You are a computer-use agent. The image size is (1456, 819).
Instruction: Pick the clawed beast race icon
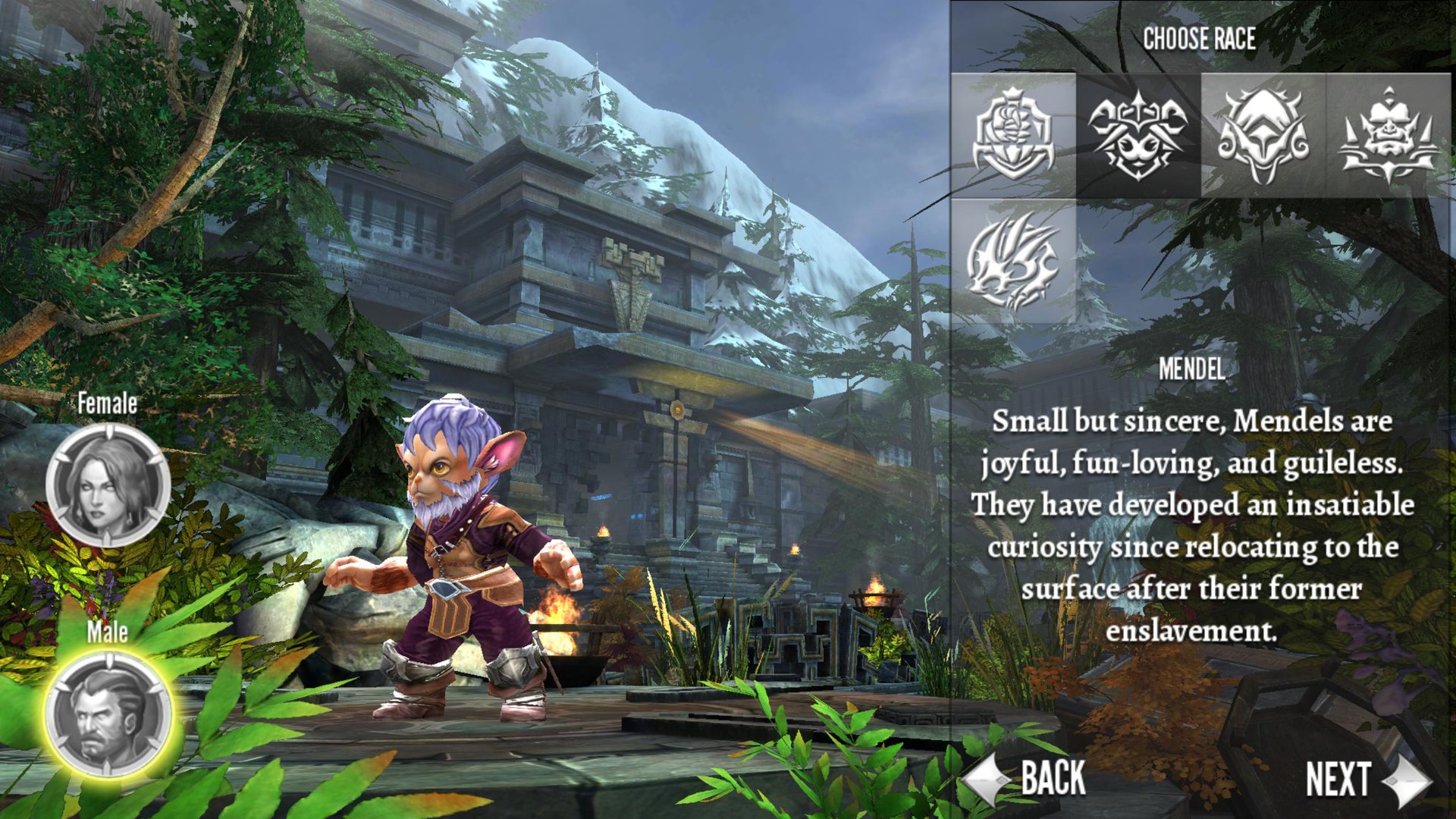(x=1013, y=261)
